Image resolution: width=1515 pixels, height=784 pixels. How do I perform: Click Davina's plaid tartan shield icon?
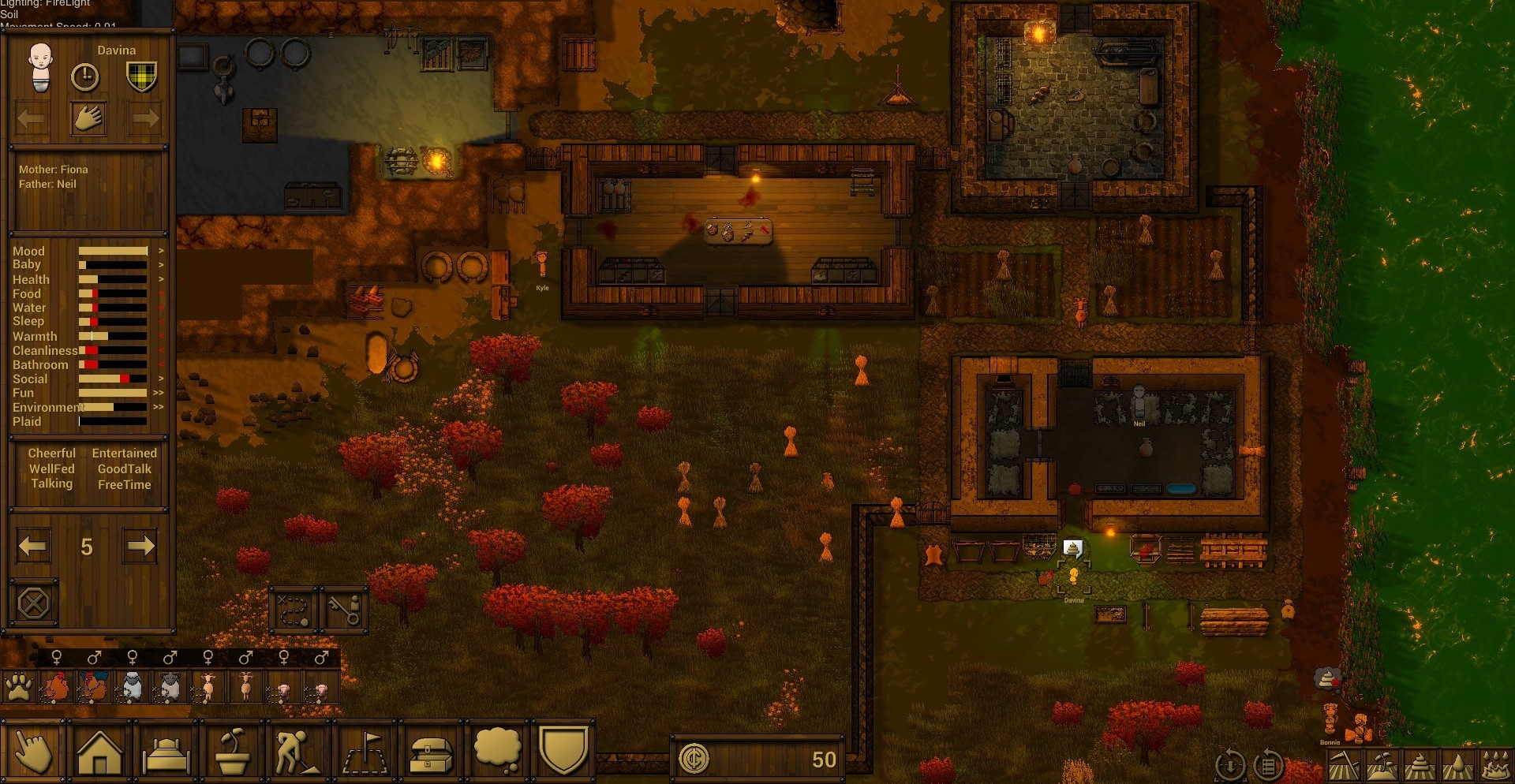pyautogui.click(x=142, y=77)
